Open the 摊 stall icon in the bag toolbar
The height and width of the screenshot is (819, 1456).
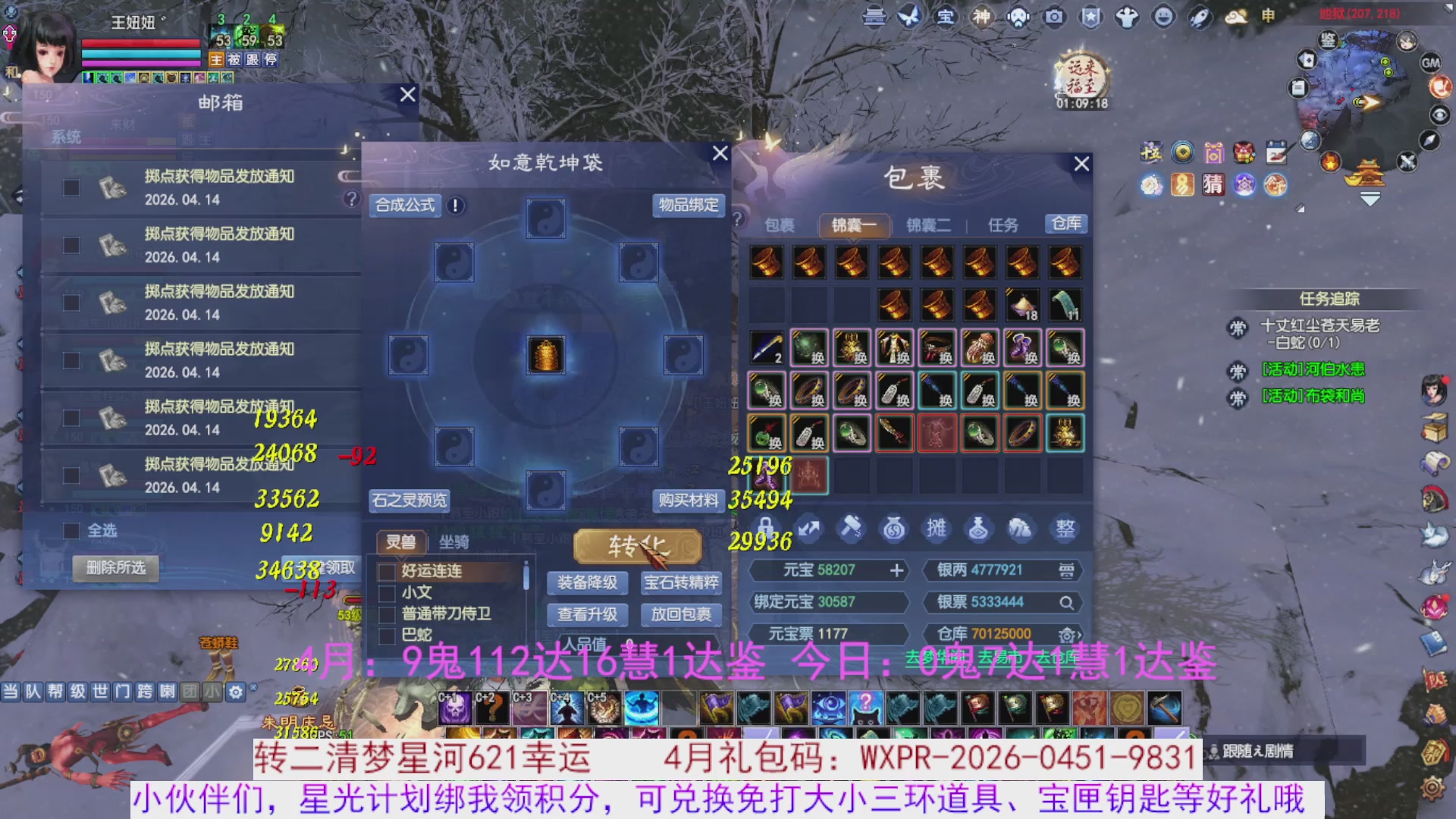[x=937, y=527]
